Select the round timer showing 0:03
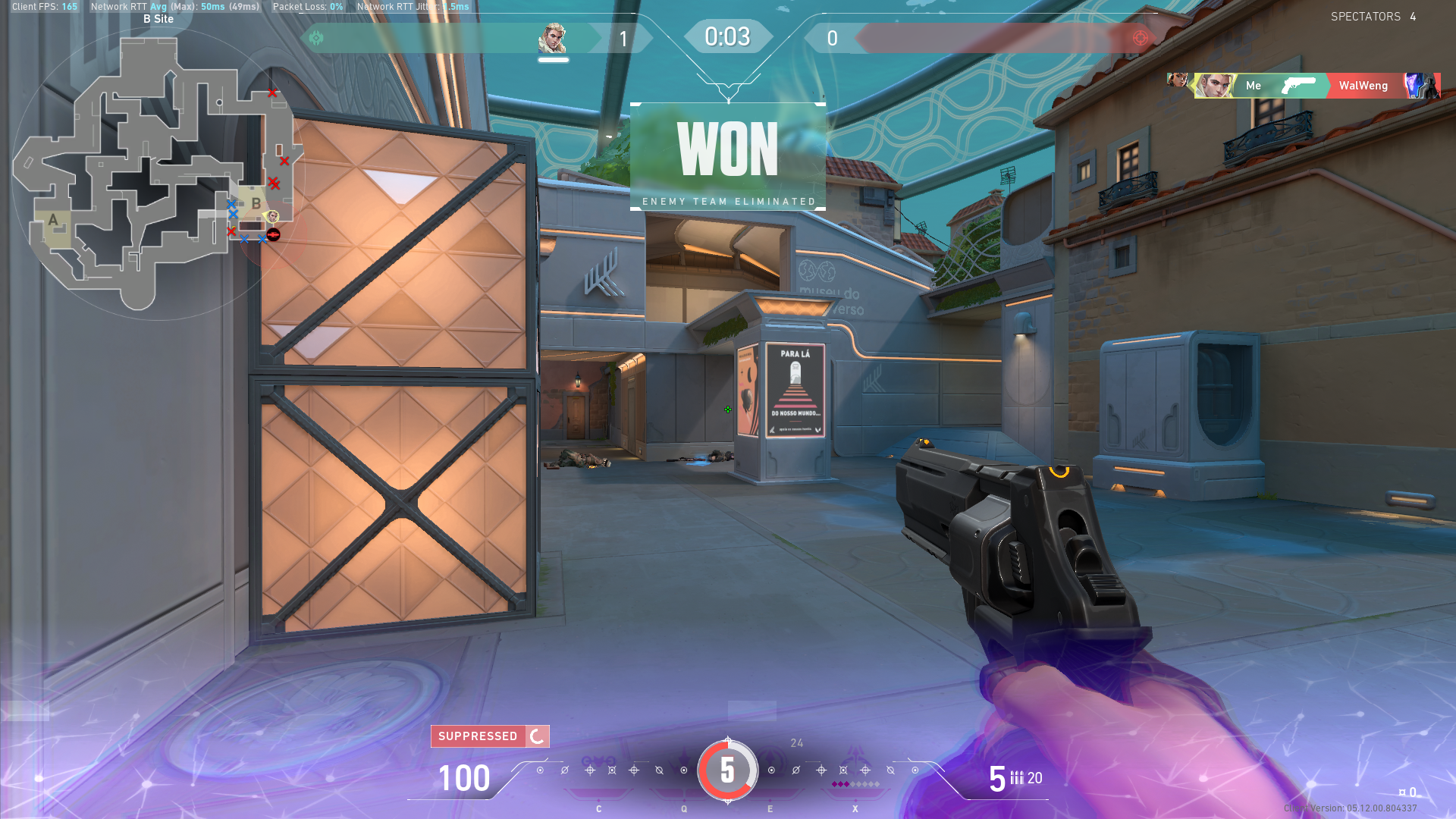The height and width of the screenshot is (819, 1456). [x=728, y=36]
